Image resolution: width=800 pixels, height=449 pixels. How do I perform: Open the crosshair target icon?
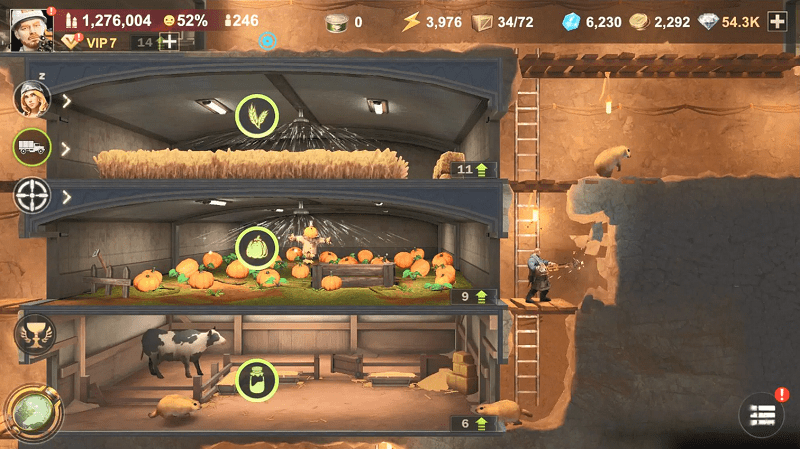[32, 196]
